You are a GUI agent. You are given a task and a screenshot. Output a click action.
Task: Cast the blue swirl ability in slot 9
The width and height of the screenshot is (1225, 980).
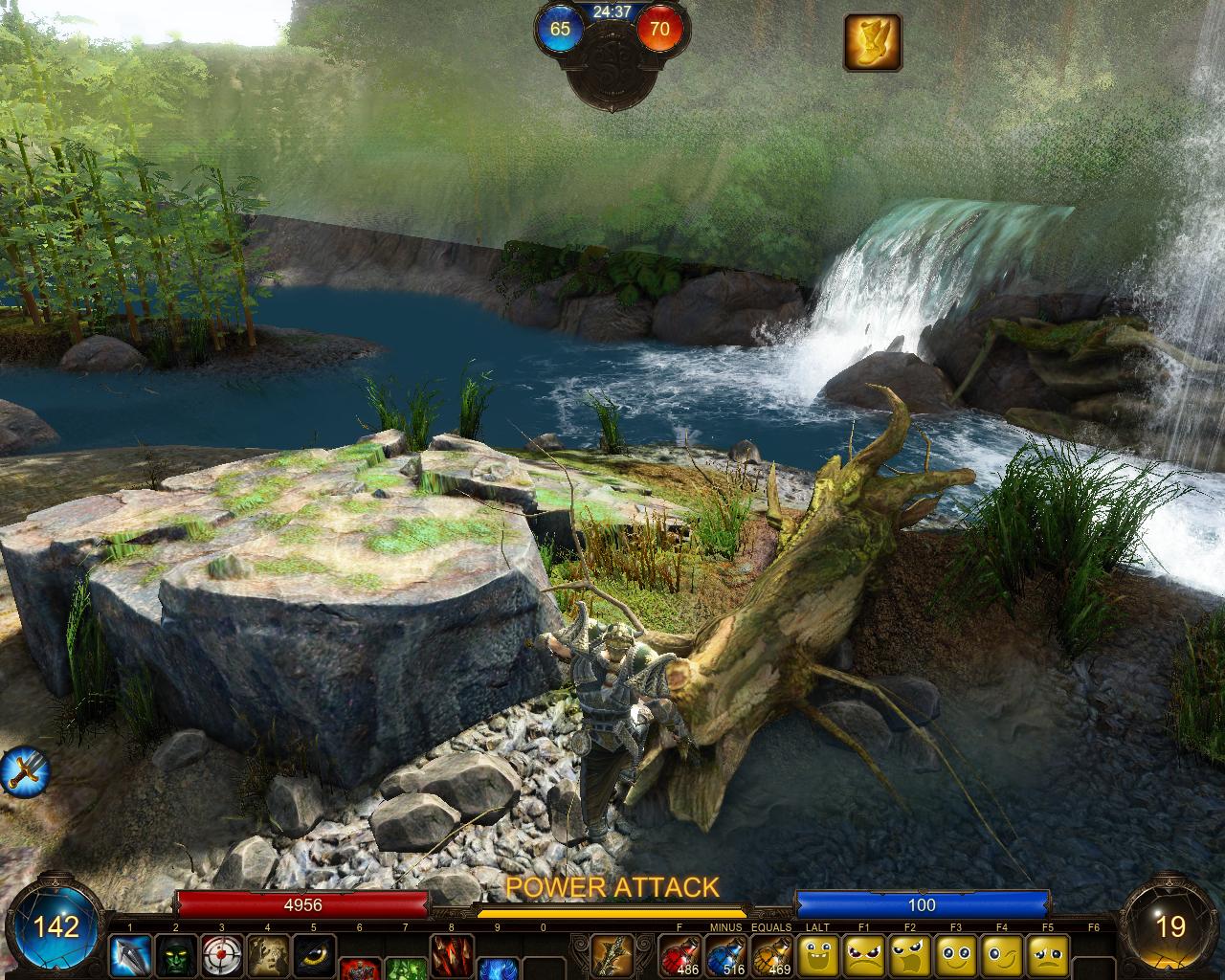tap(498, 967)
